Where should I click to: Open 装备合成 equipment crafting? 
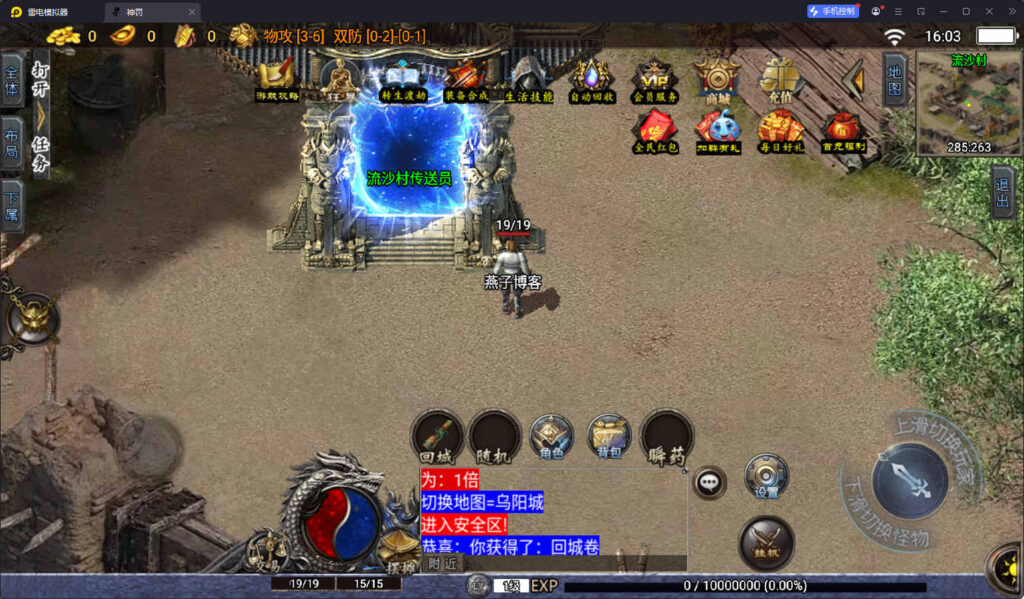pos(466,79)
